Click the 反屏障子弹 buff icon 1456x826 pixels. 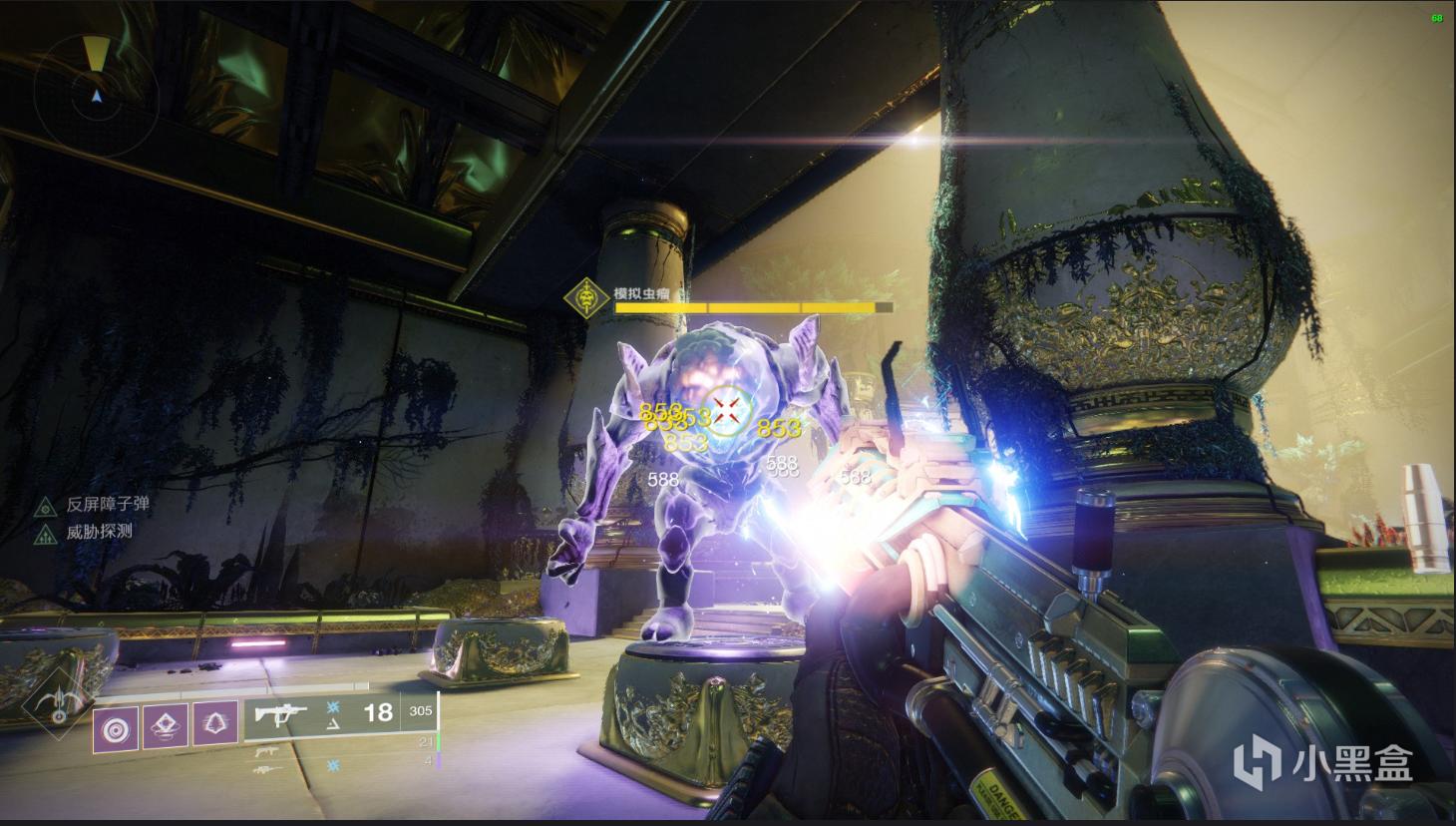45,507
